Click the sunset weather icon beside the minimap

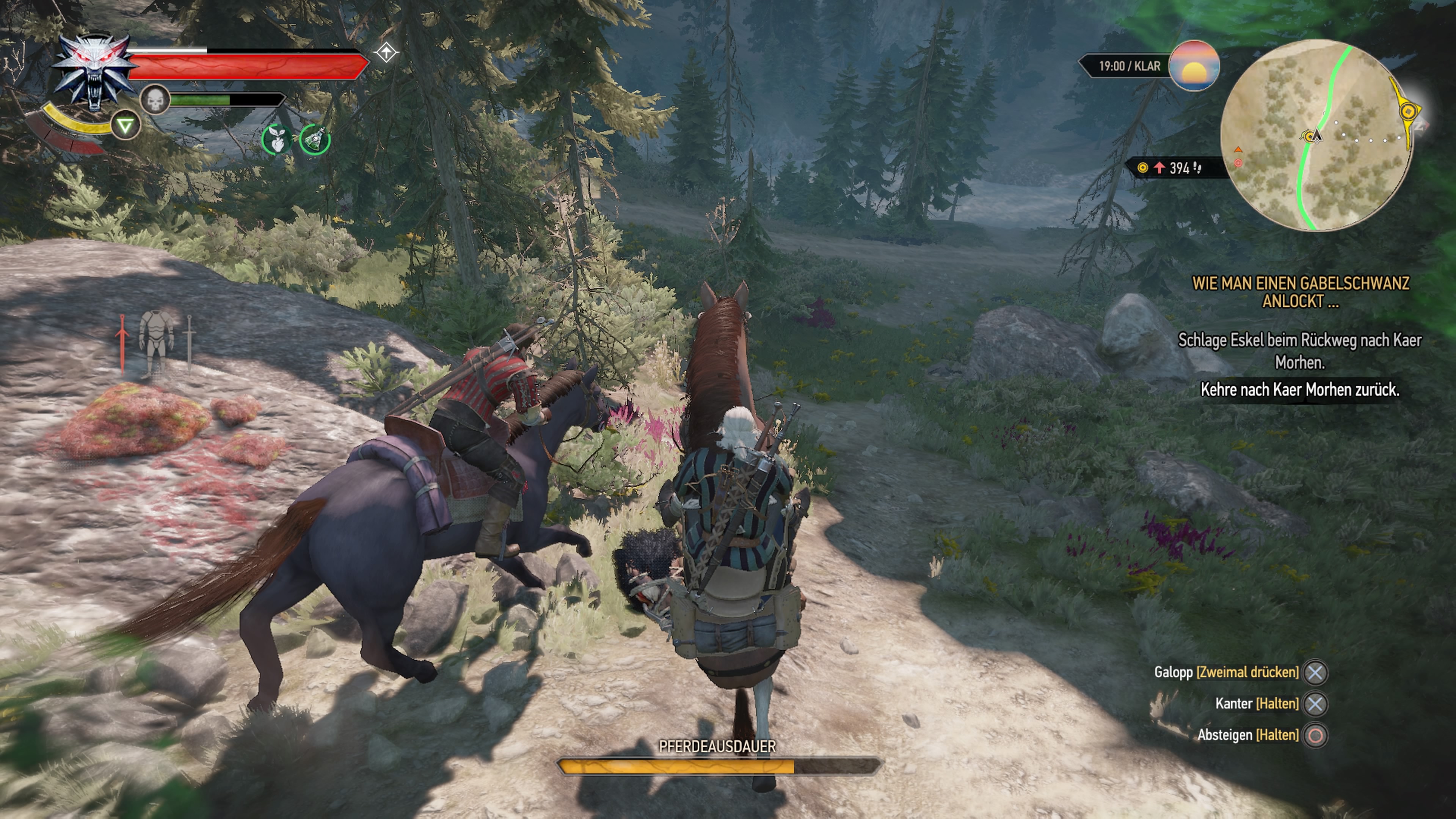pos(1195,67)
